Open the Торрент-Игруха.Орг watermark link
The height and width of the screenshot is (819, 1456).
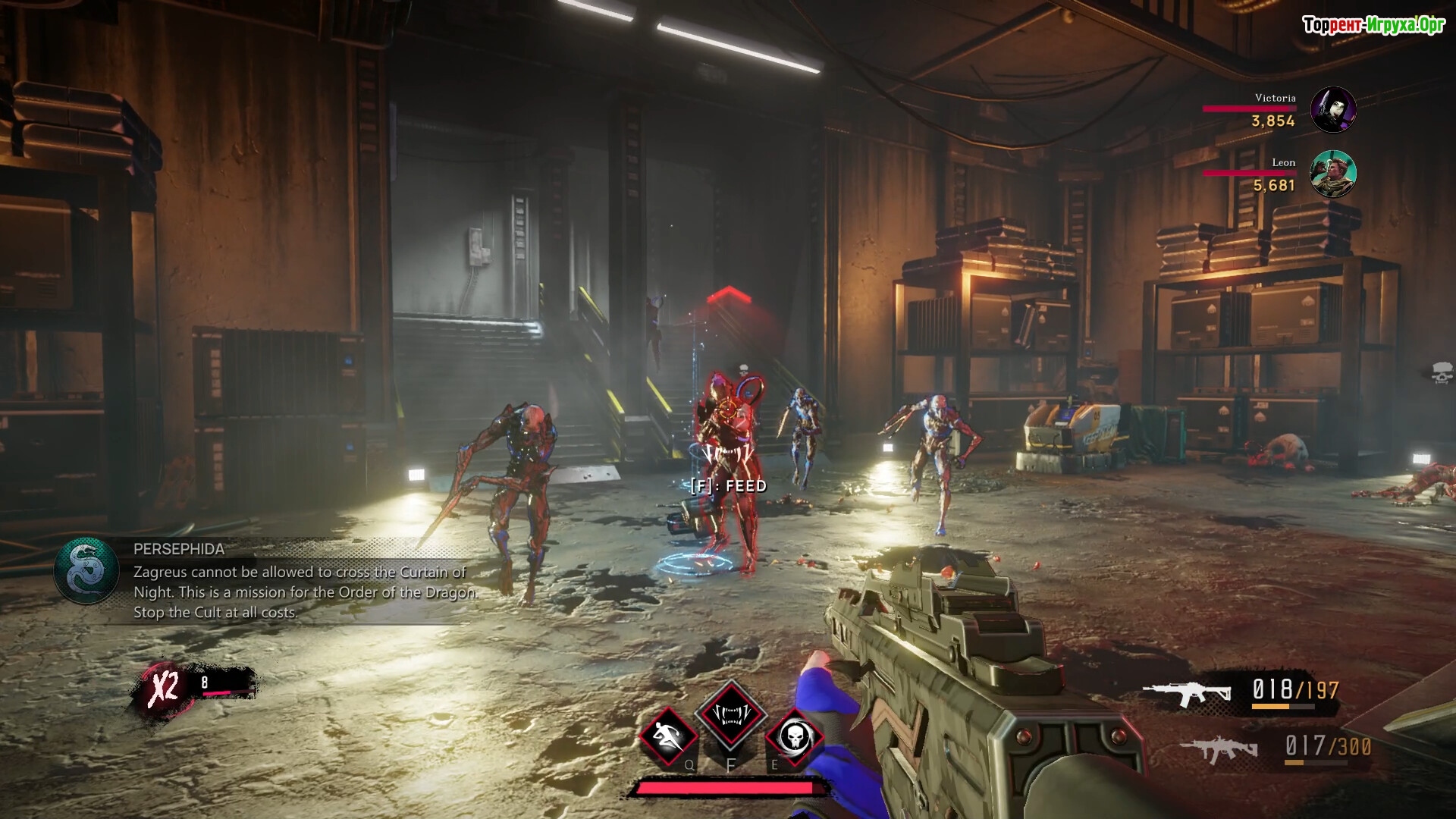(1373, 26)
